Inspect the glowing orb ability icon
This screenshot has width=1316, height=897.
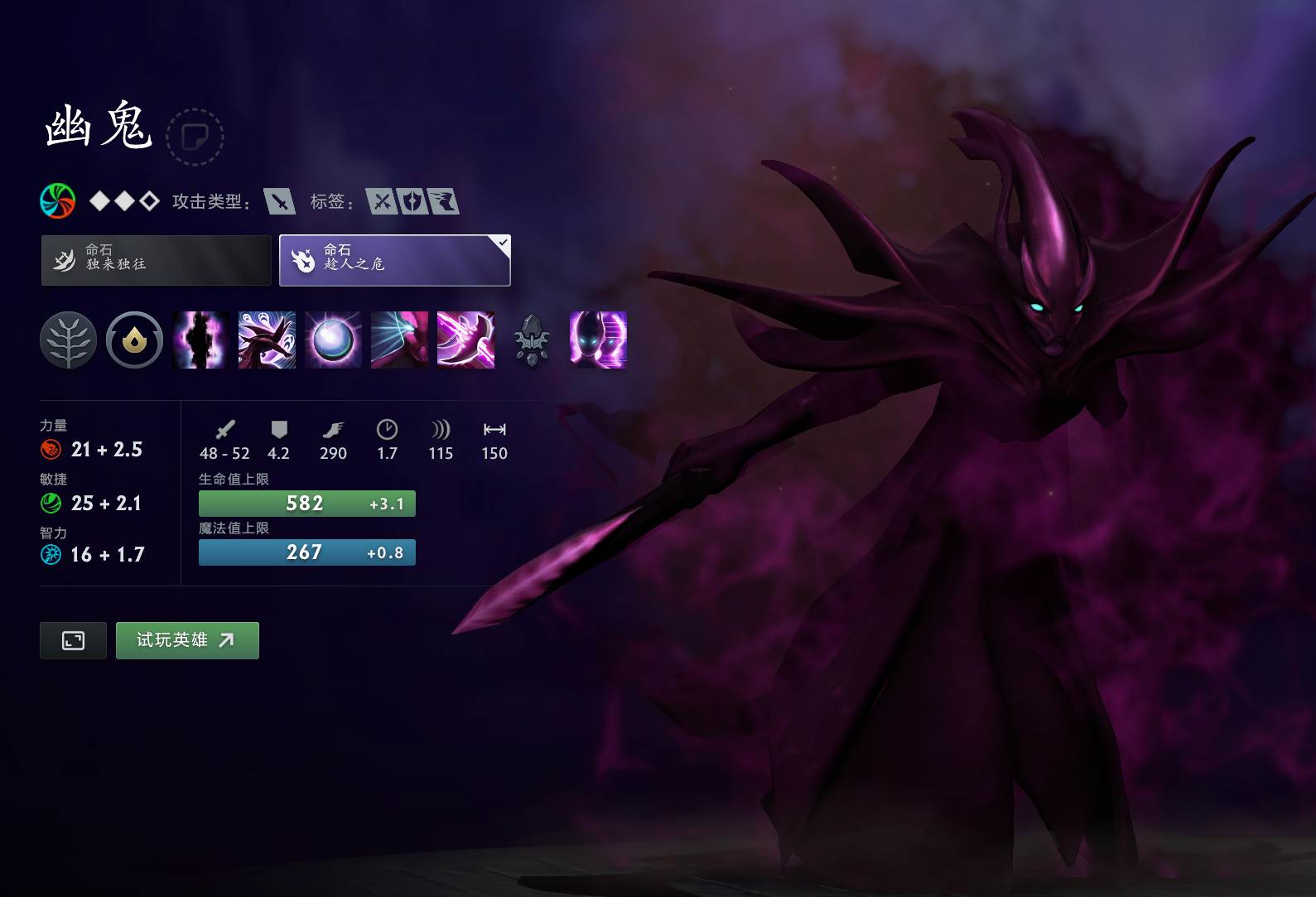[333, 340]
